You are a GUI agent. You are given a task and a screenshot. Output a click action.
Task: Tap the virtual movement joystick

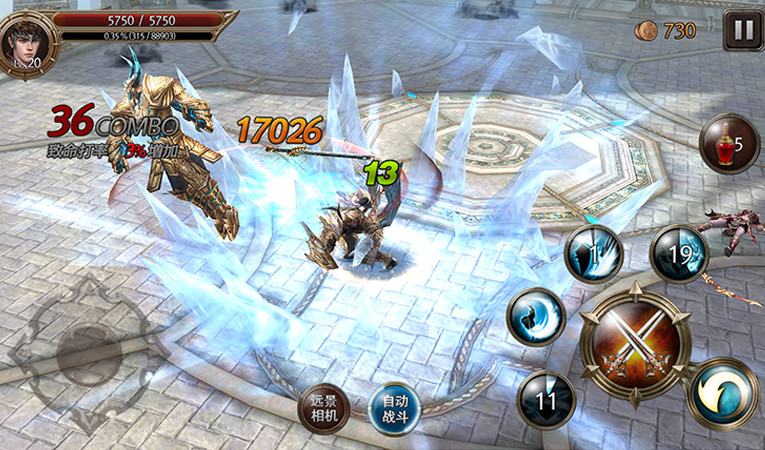[88, 352]
